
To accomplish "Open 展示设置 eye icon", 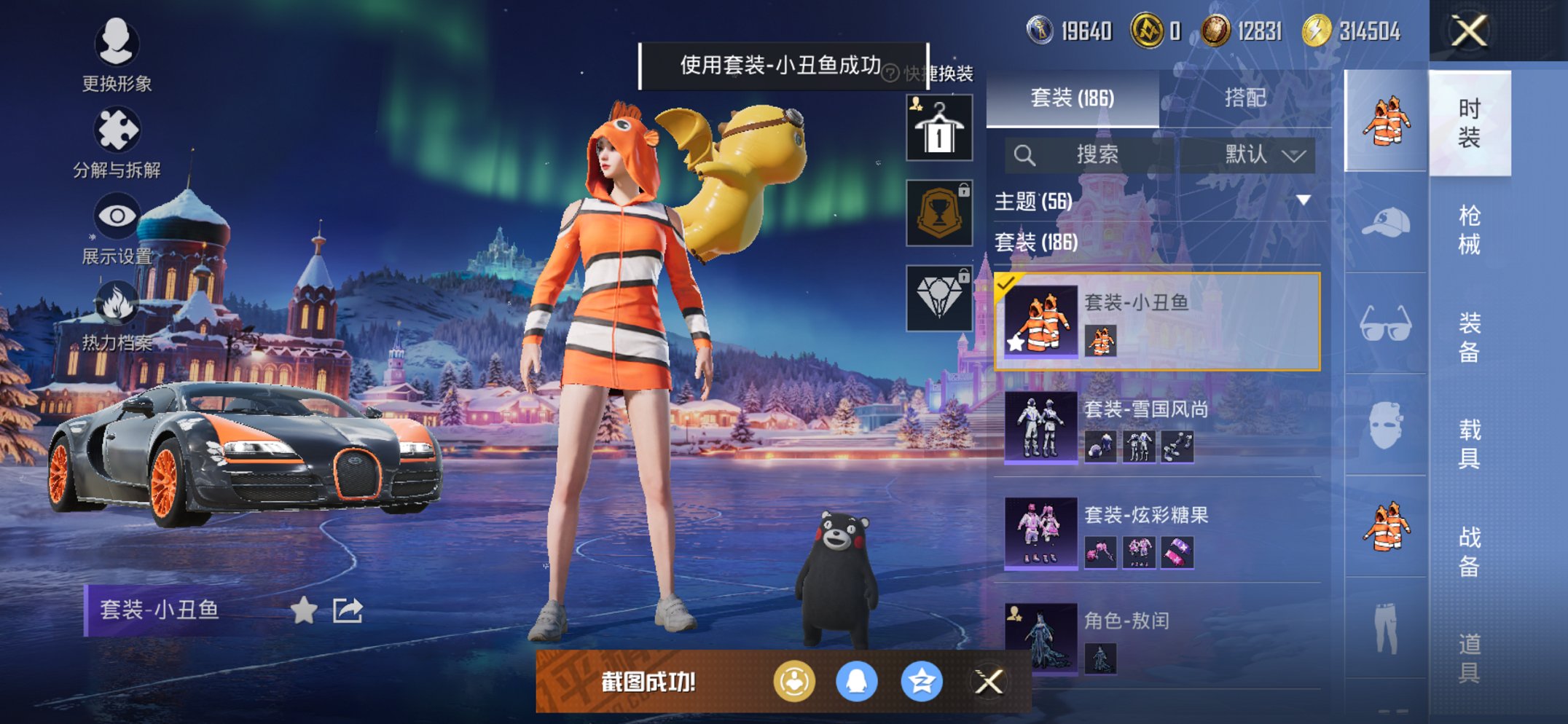I will click(119, 217).
